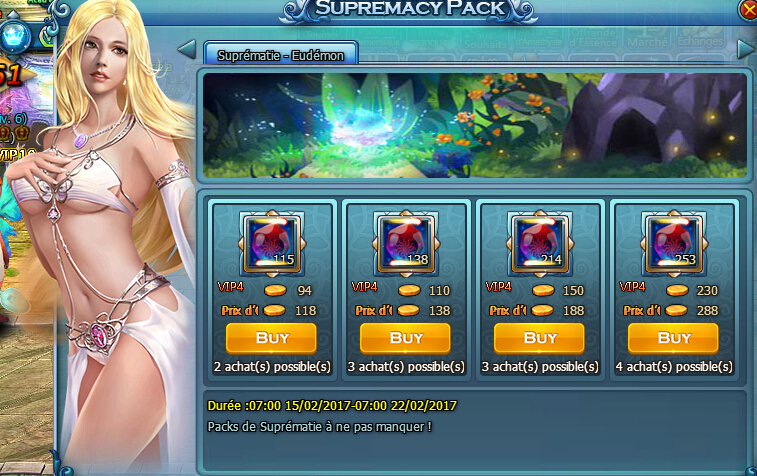The image size is (757, 476).
Task: Buy the pack priced at 230 gold
Action: (674, 338)
